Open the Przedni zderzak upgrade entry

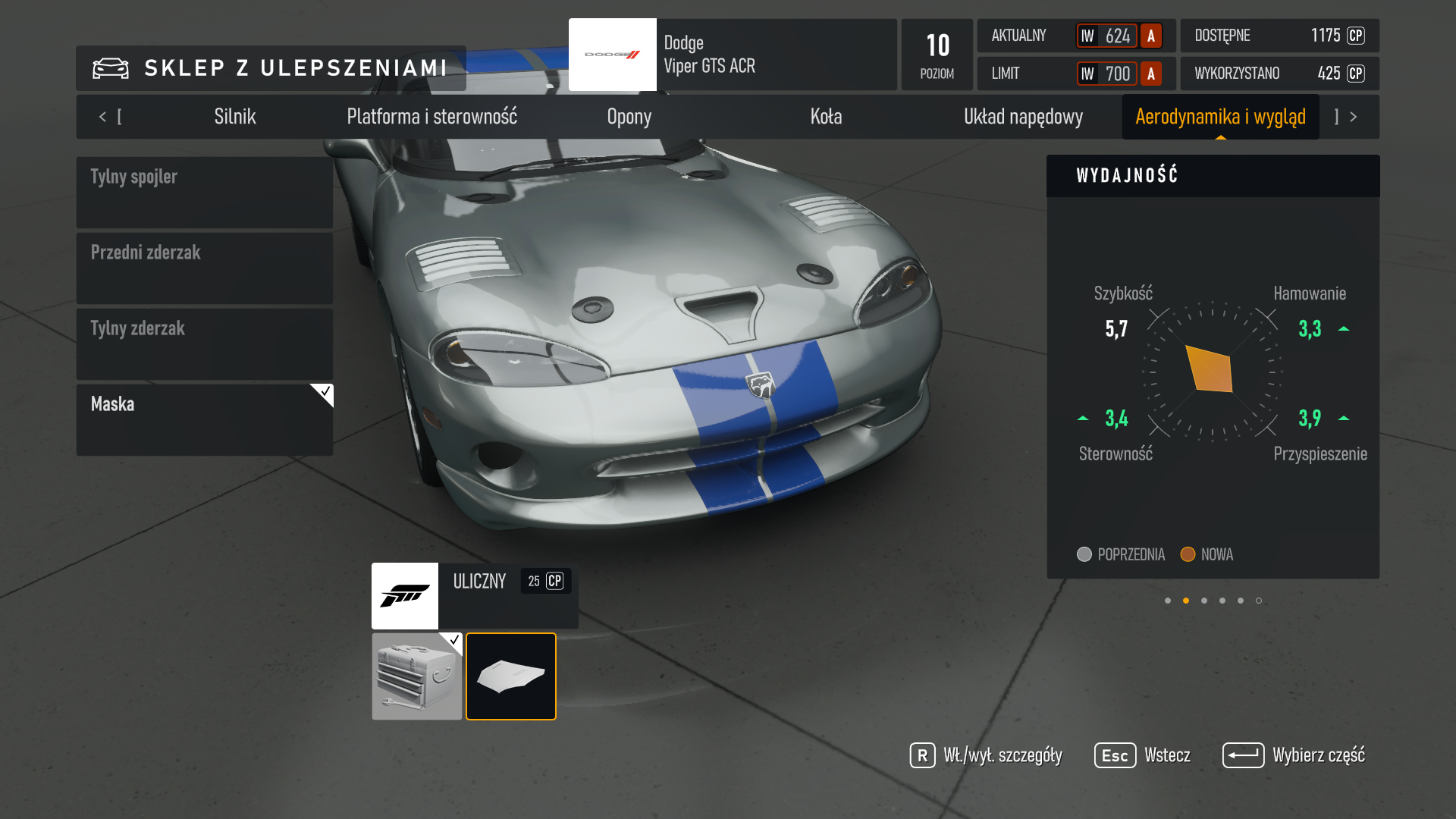pos(205,268)
